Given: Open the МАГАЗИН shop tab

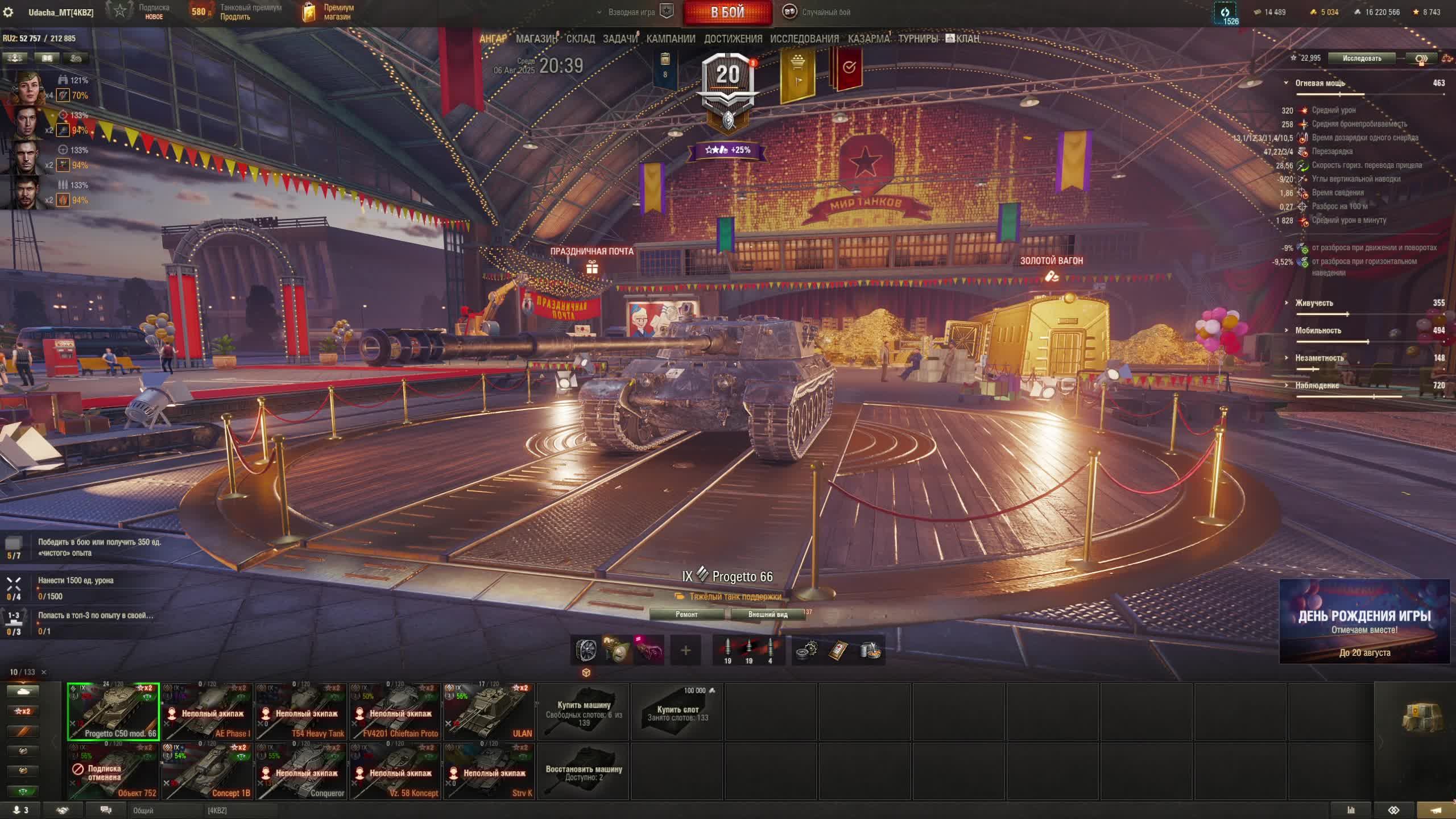Looking at the screenshot, I should (x=536, y=39).
